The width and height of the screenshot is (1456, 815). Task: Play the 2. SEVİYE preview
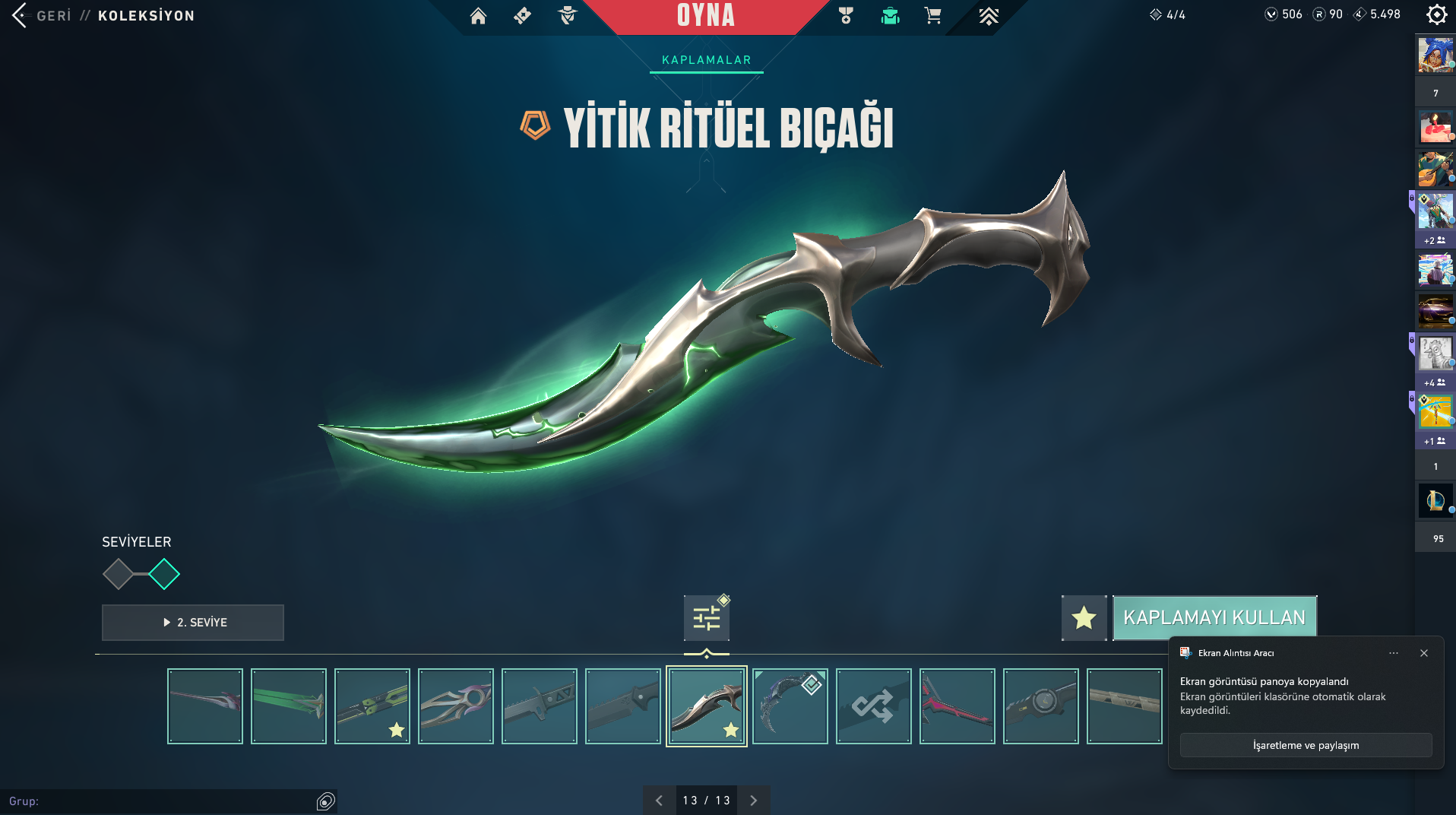(x=193, y=622)
